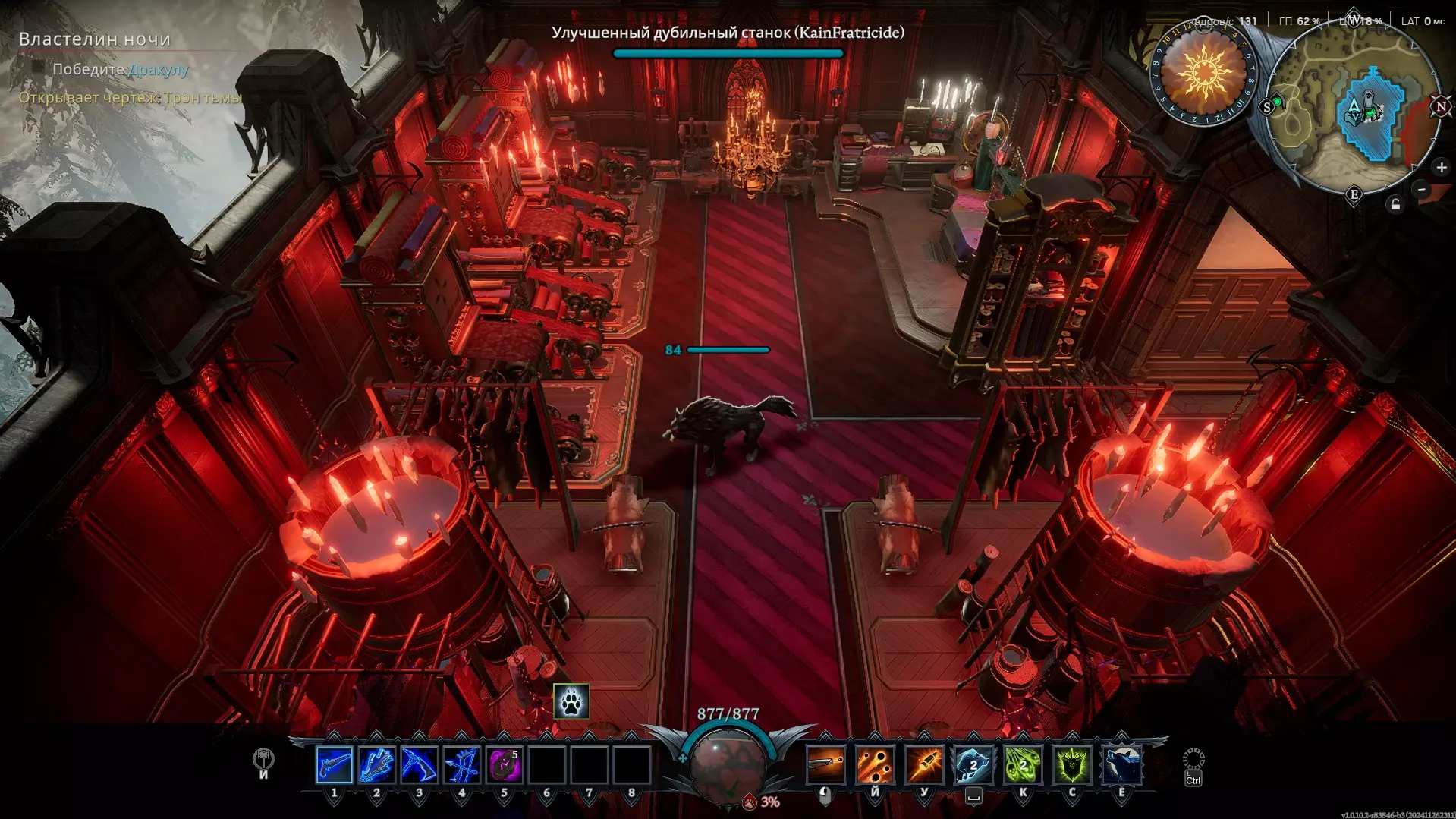Use the purple consumable in slot 5
The width and height of the screenshot is (1456, 819).
click(504, 764)
